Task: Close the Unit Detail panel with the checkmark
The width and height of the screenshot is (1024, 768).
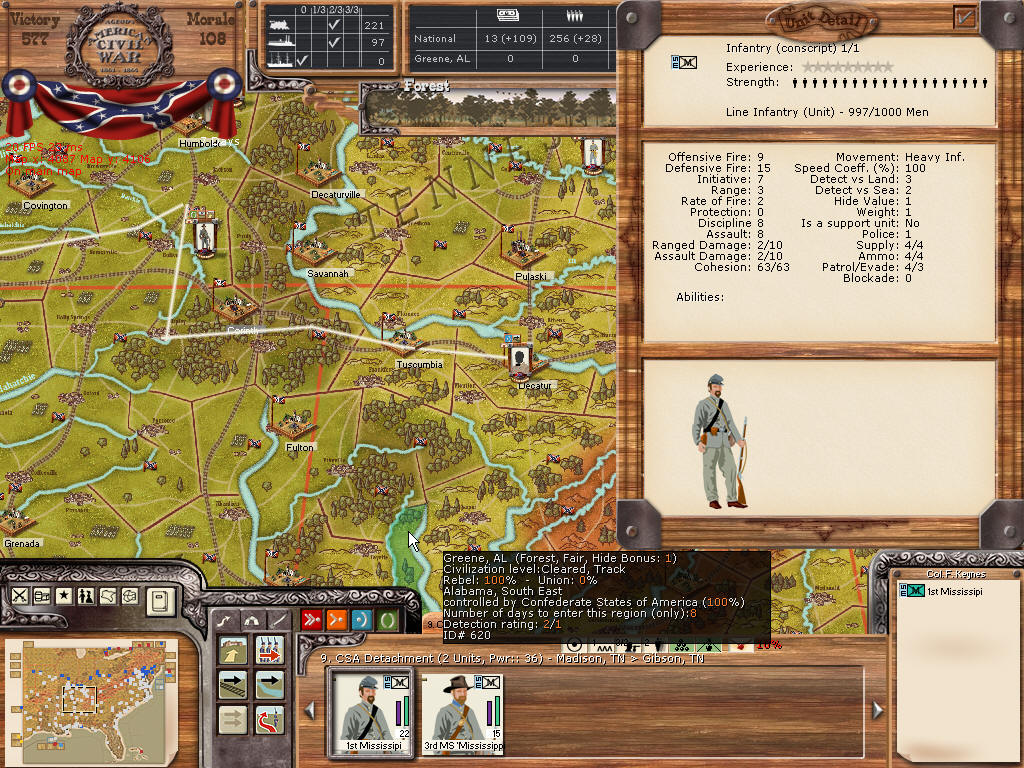Action: [x=965, y=16]
